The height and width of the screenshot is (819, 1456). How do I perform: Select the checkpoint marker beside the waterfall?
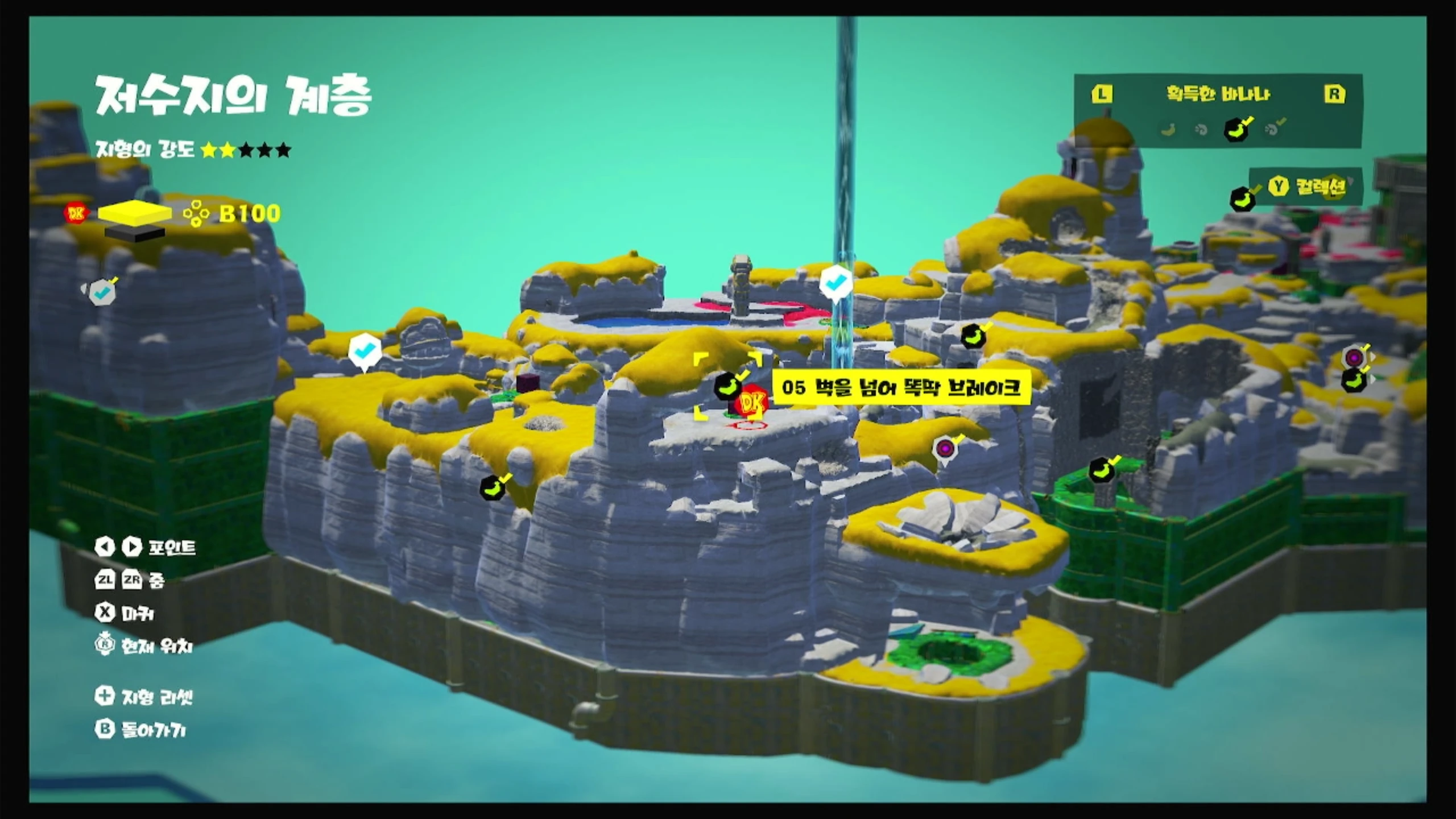(835, 282)
